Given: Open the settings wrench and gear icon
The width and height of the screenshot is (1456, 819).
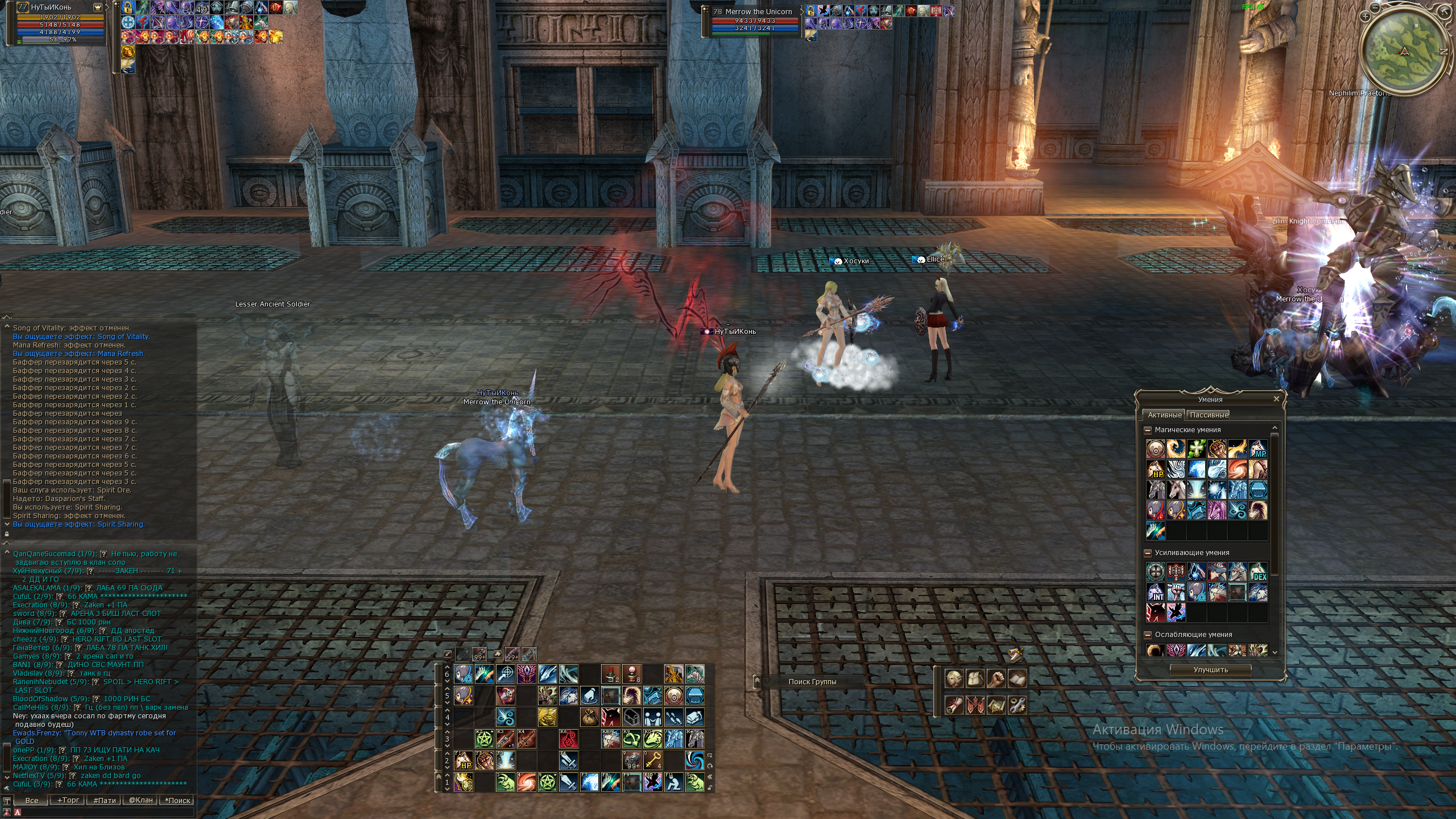Looking at the screenshot, I should 1017,706.
